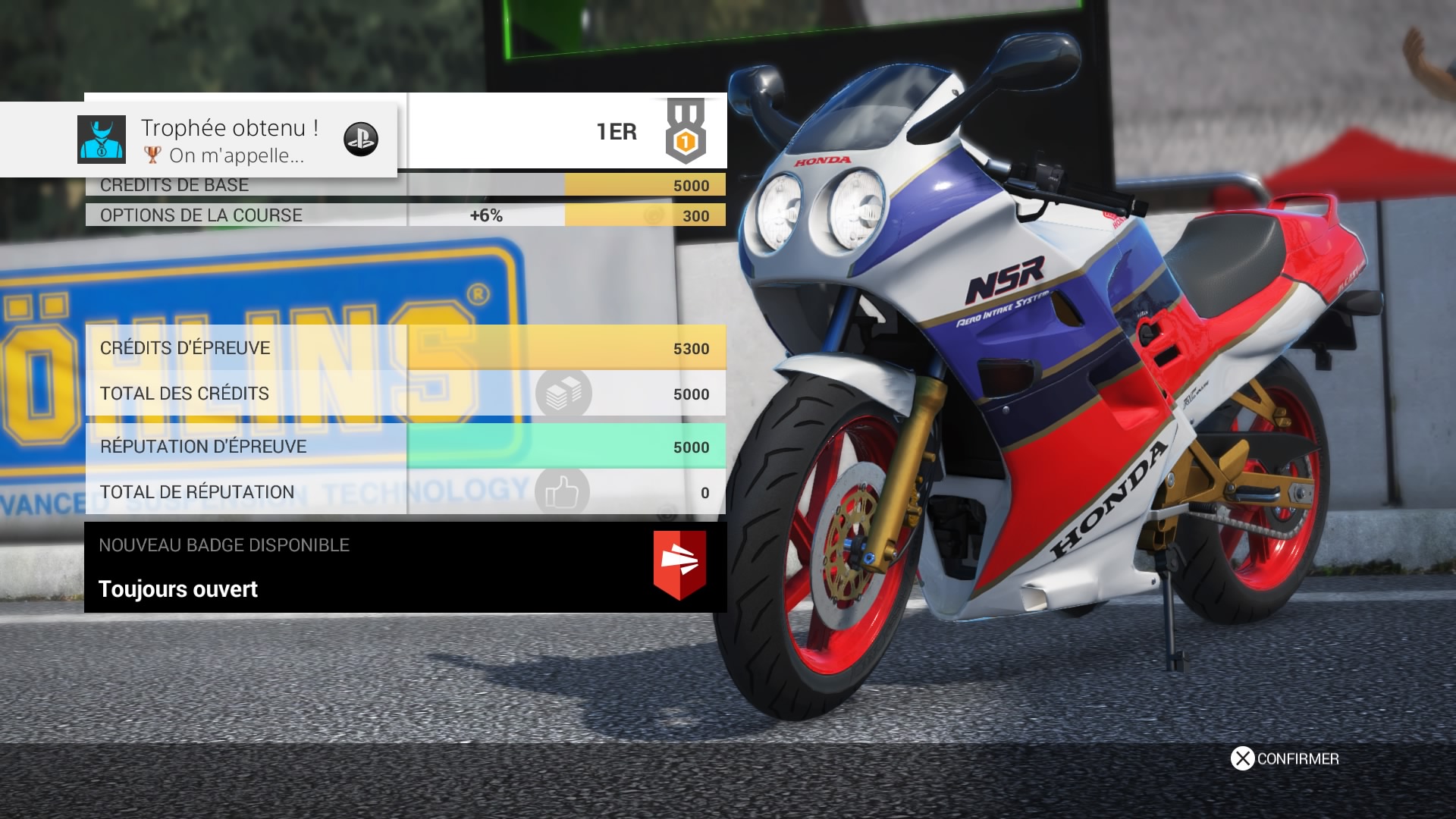
Task: Select the 'Toujours ouvert' new badge panel
Action: point(405,567)
